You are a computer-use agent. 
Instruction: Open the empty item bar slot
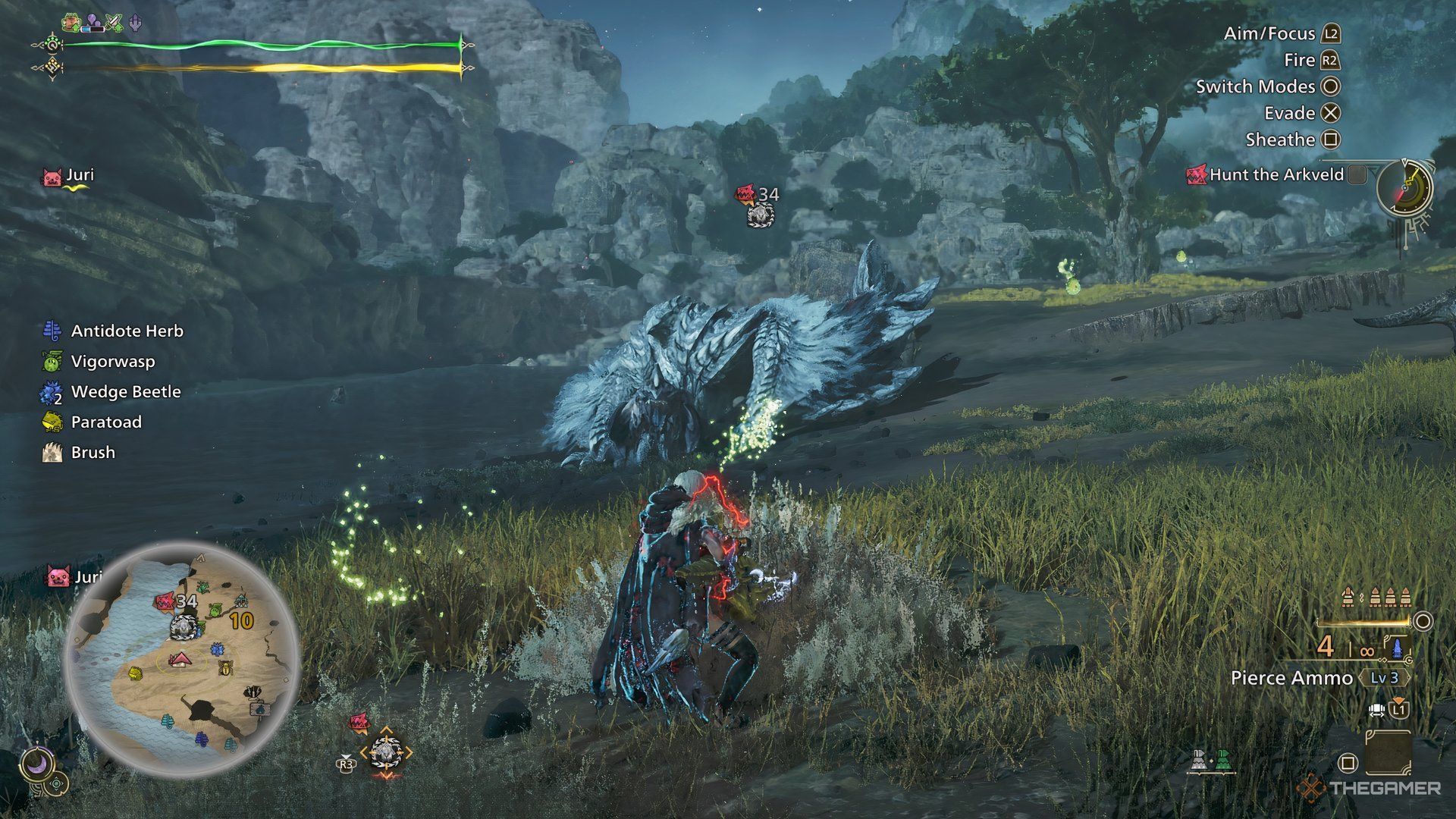1388,752
